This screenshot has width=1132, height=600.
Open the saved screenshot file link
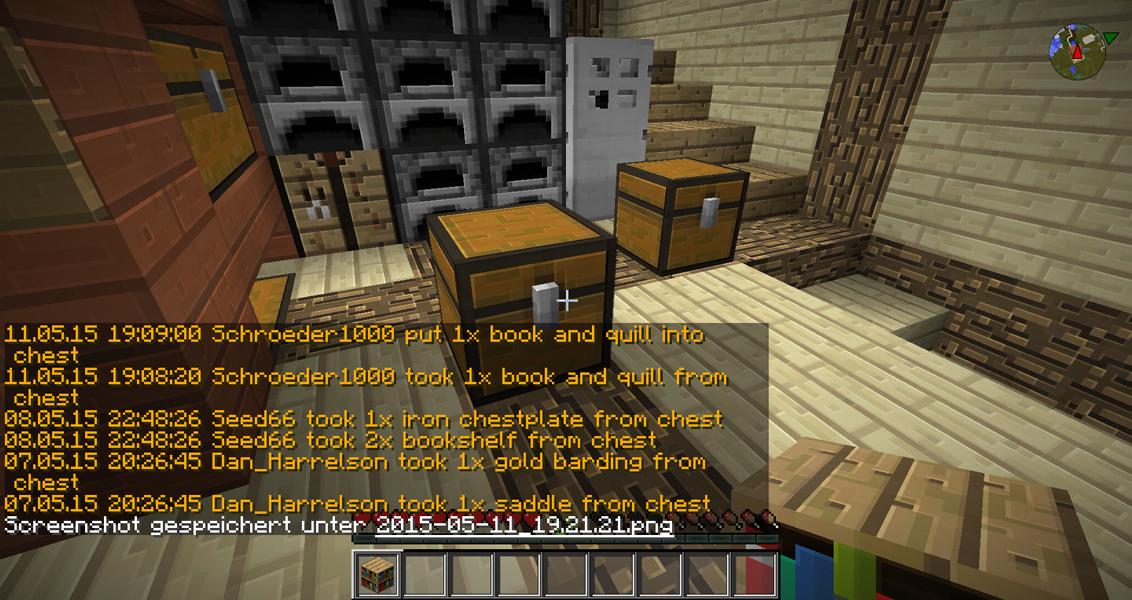click(x=525, y=525)
